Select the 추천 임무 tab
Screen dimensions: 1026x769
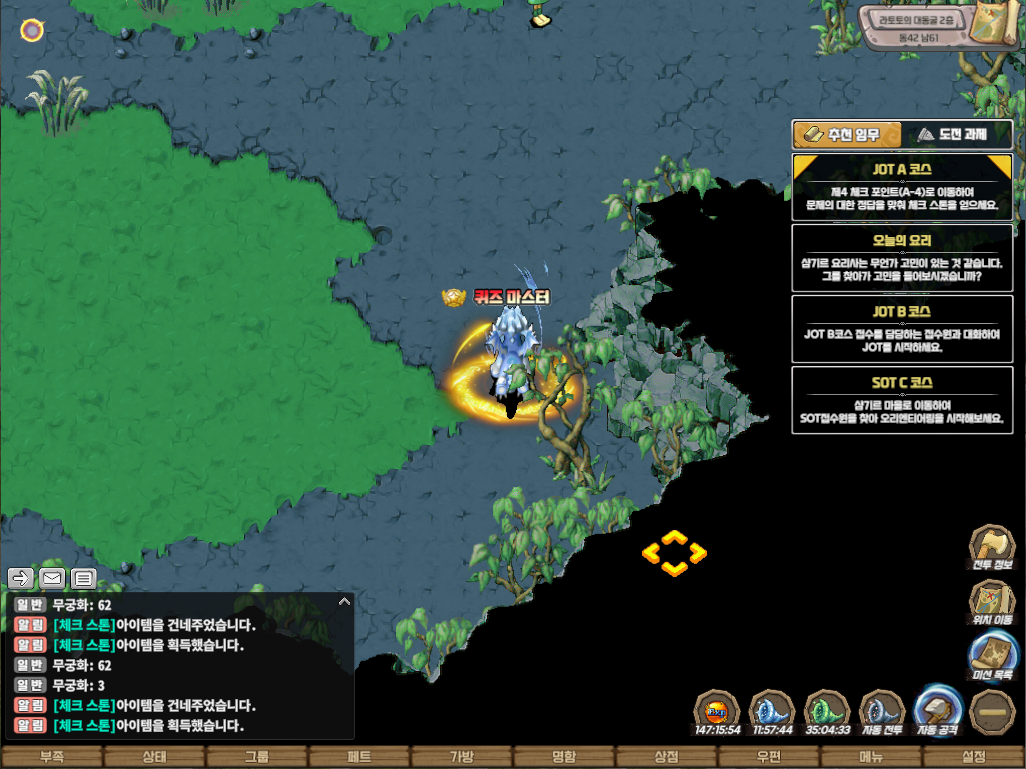coord(847,134)
